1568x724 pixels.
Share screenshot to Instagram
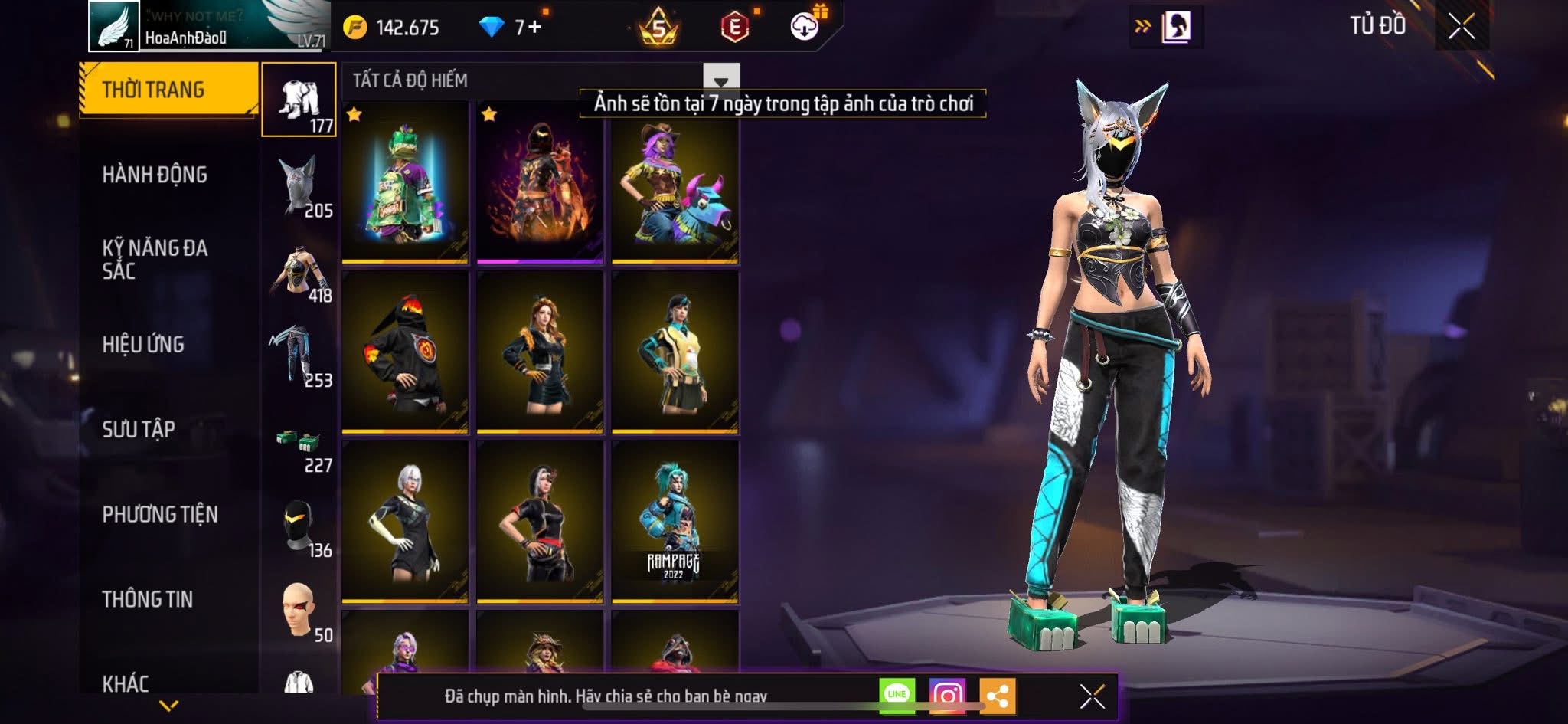click(947, 695)
